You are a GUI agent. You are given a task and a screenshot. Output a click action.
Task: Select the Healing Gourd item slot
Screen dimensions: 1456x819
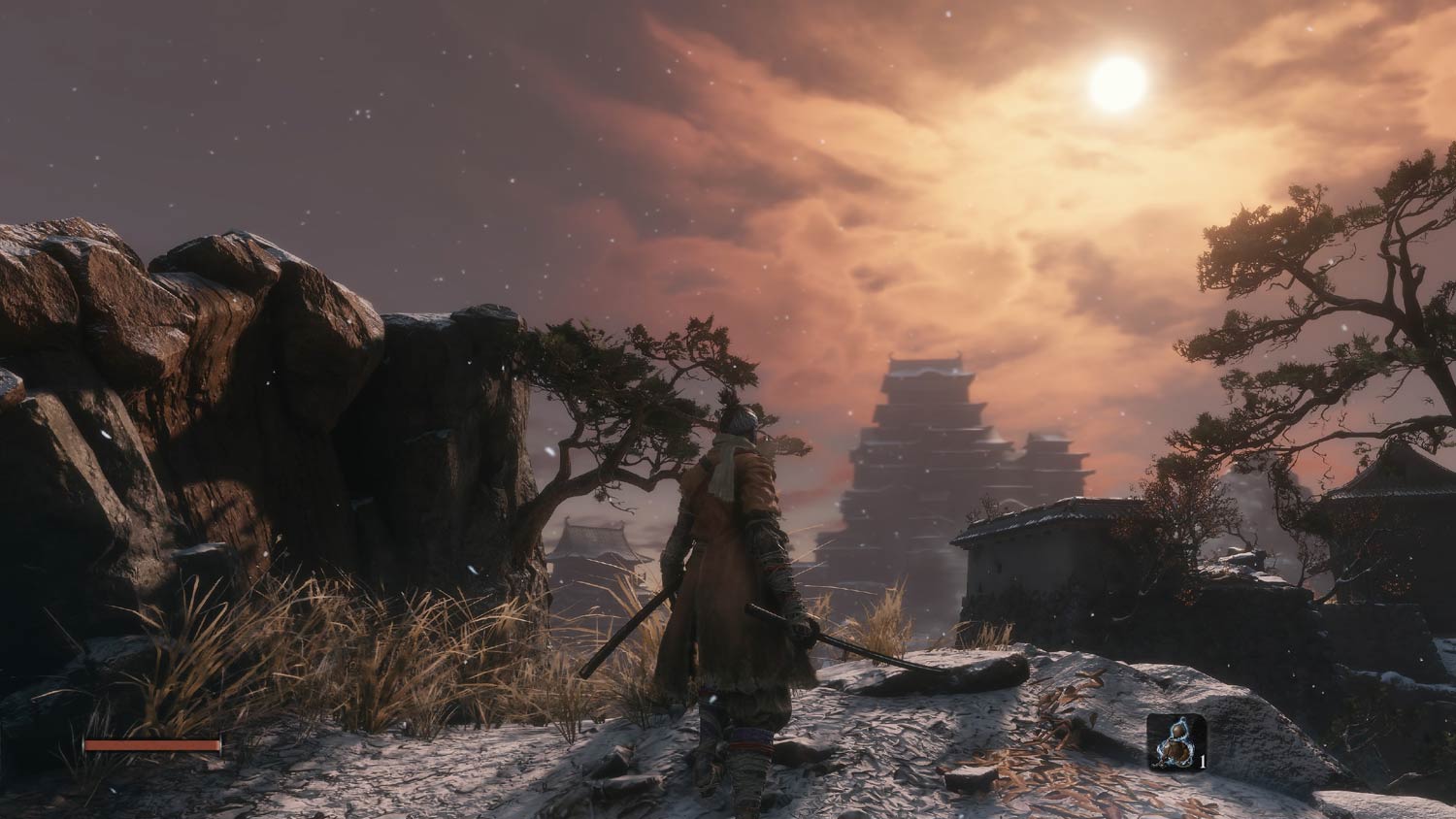[x=1175, y=742]
